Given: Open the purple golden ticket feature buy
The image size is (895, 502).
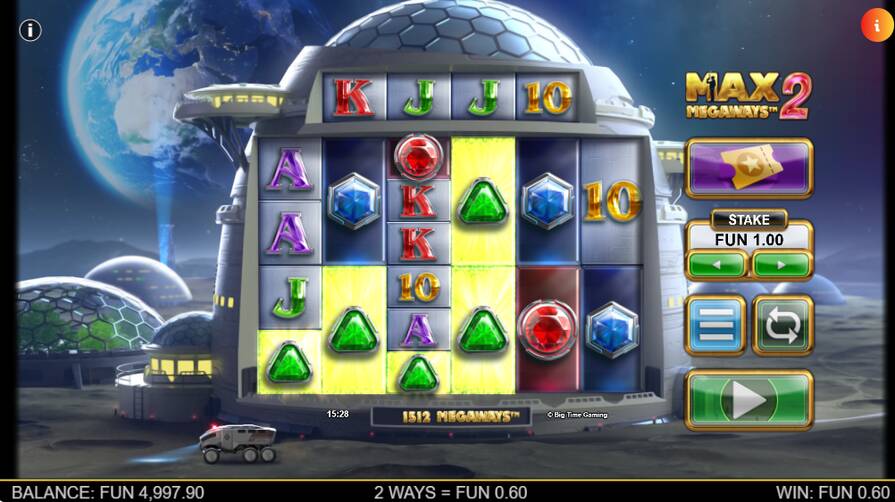Looking at the screenshot, I should (748, 168).
